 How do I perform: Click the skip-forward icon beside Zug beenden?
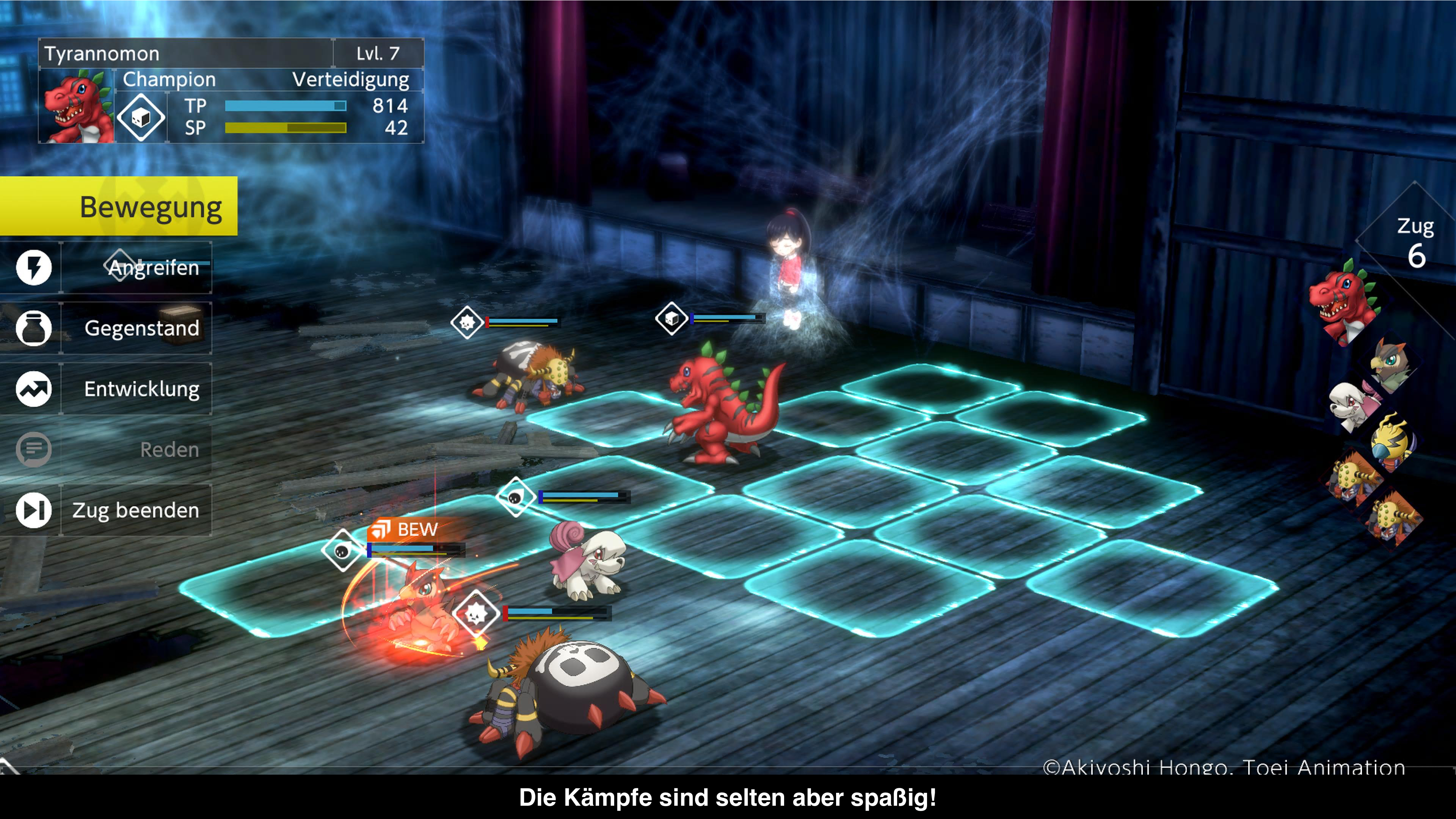33,510
